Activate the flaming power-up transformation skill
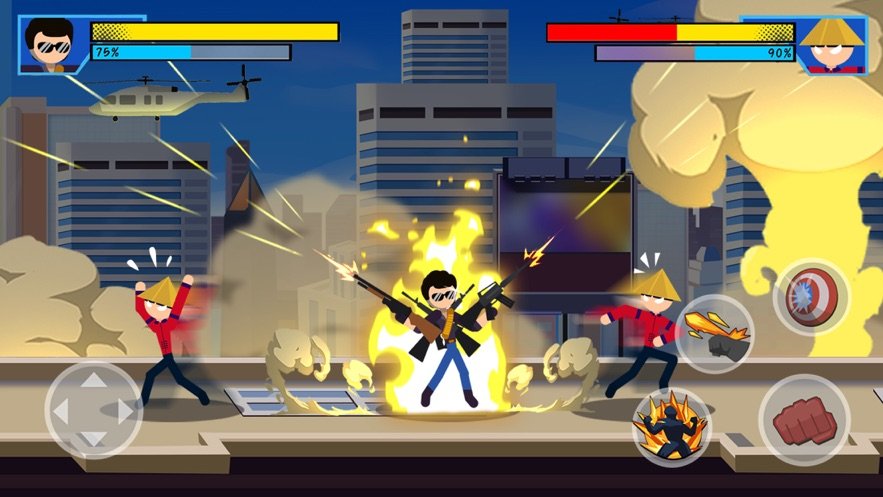The height and width of the screenshot is (497, 883). 672,426
